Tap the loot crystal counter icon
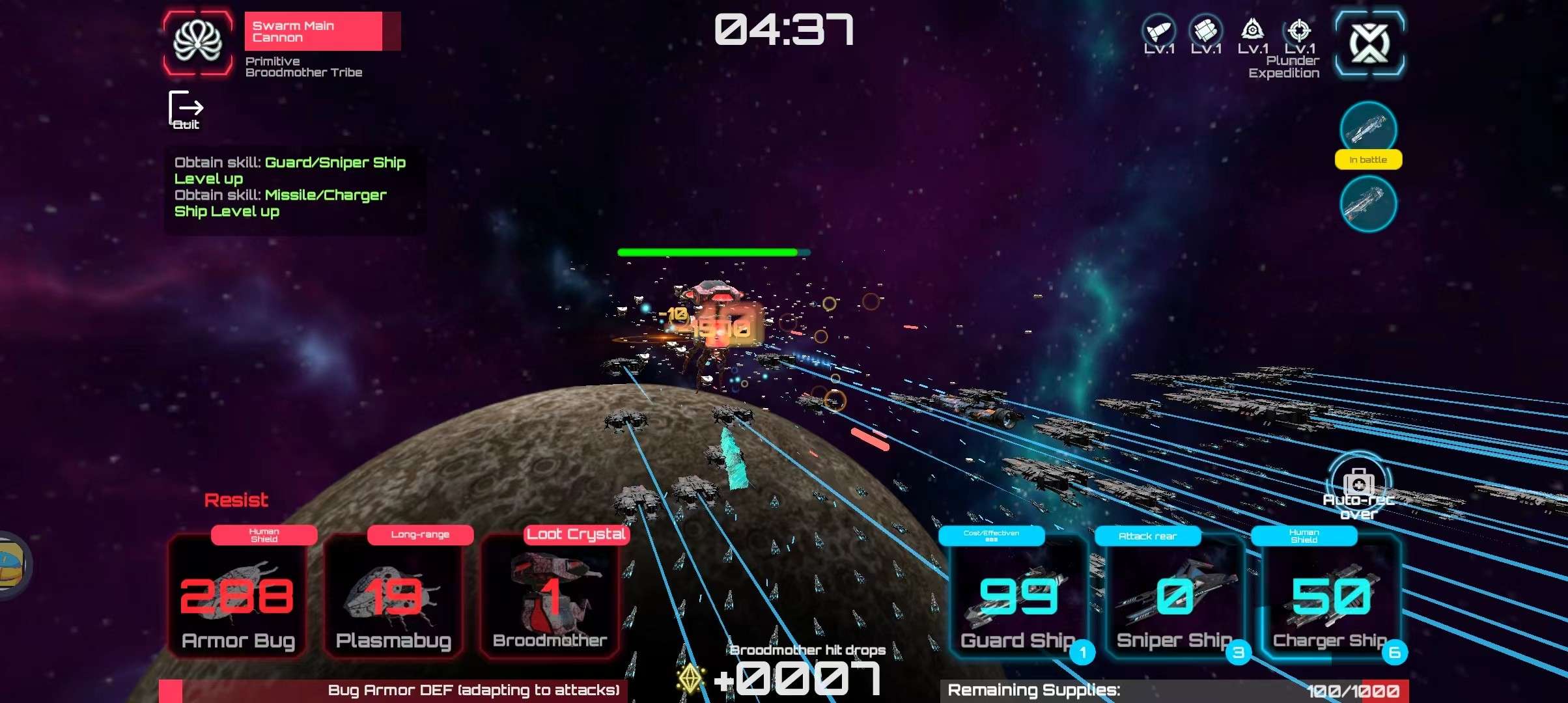The image size is (1568, 703). tap(690, 678)
